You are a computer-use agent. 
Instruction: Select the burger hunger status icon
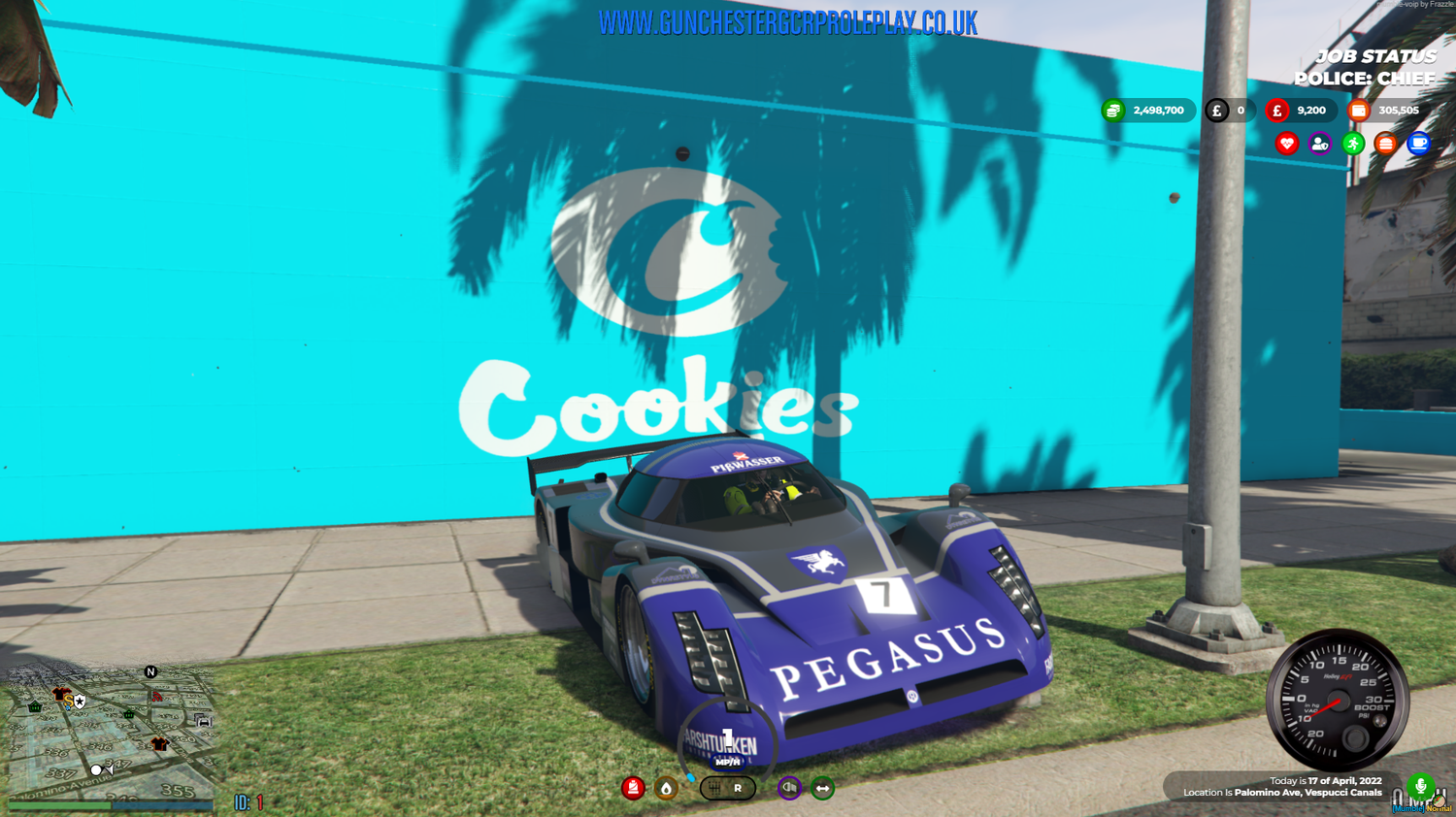(1386, 144)
